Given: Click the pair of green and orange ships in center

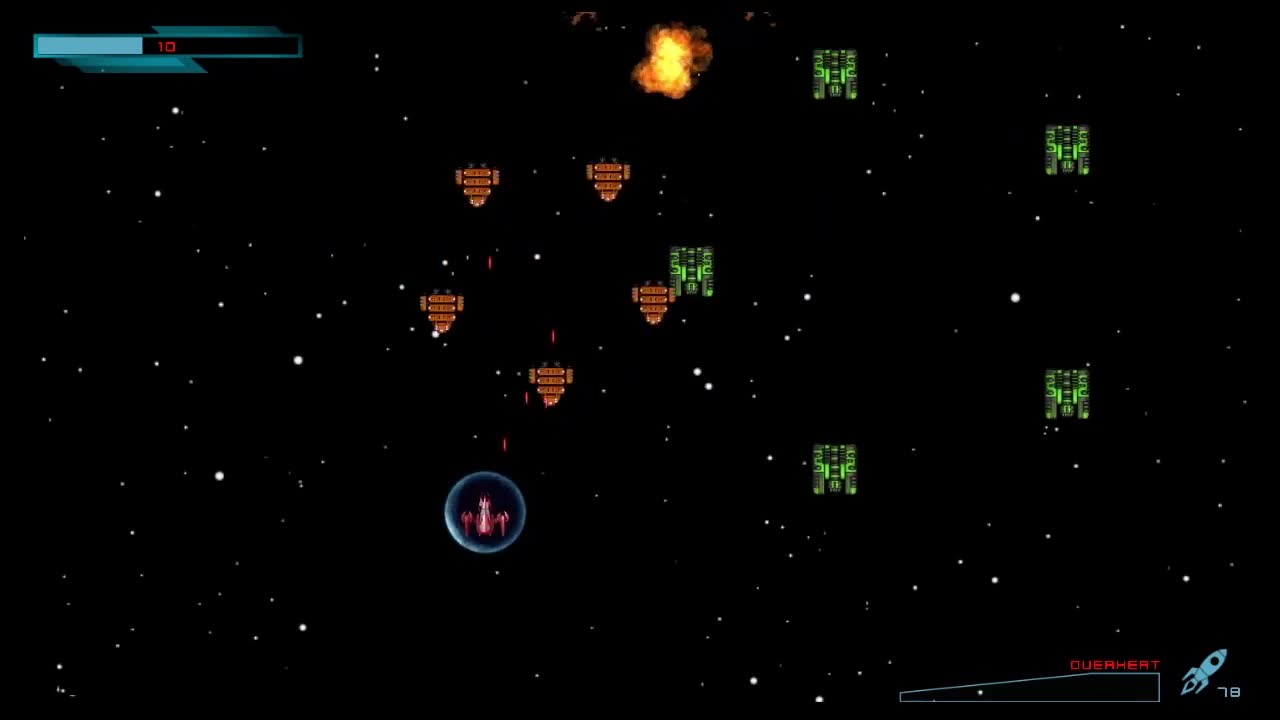Looking at the screenshot, I should pyautogui.click(x=672, y=285).
